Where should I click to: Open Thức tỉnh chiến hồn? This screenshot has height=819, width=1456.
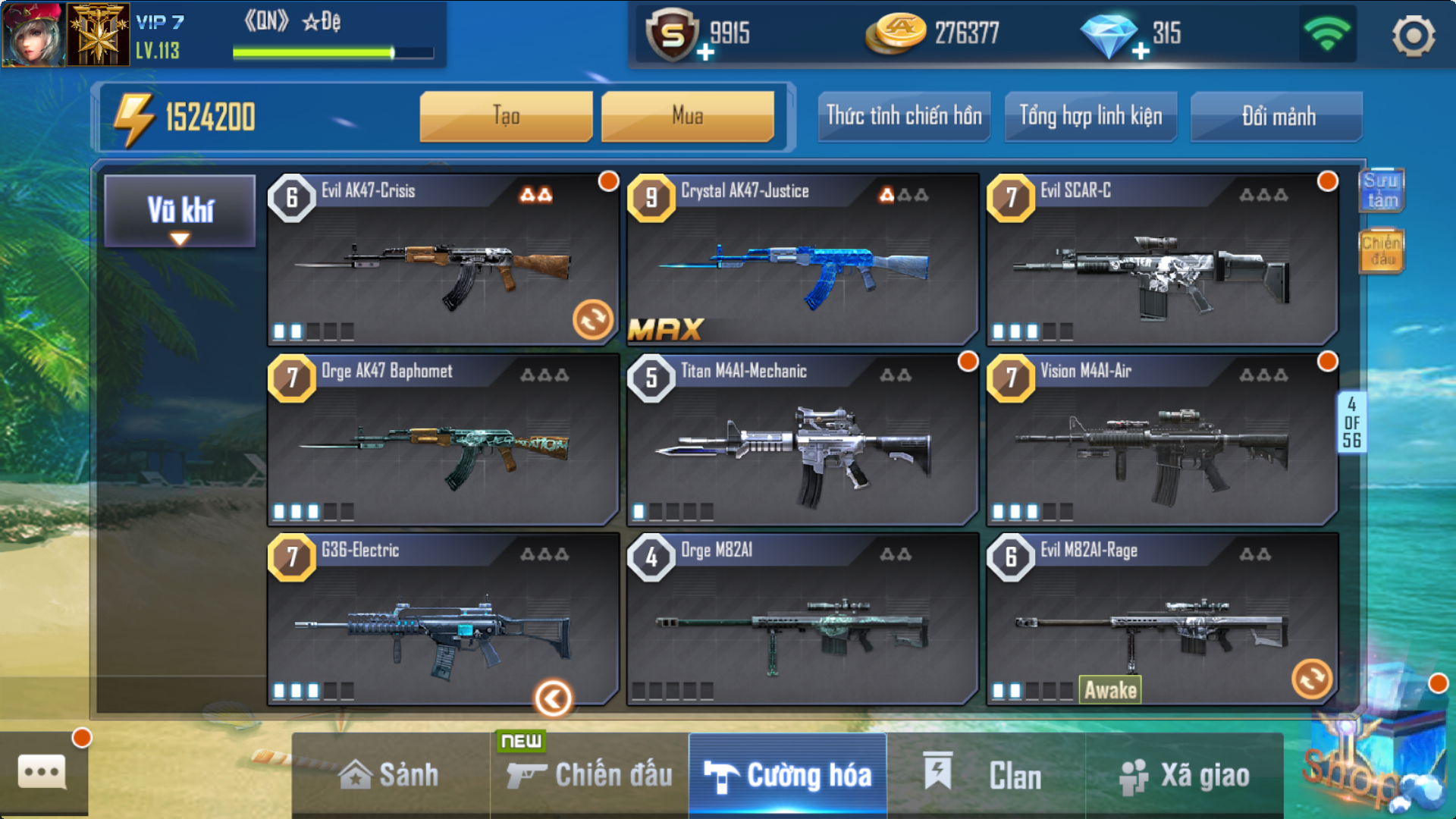903,116
